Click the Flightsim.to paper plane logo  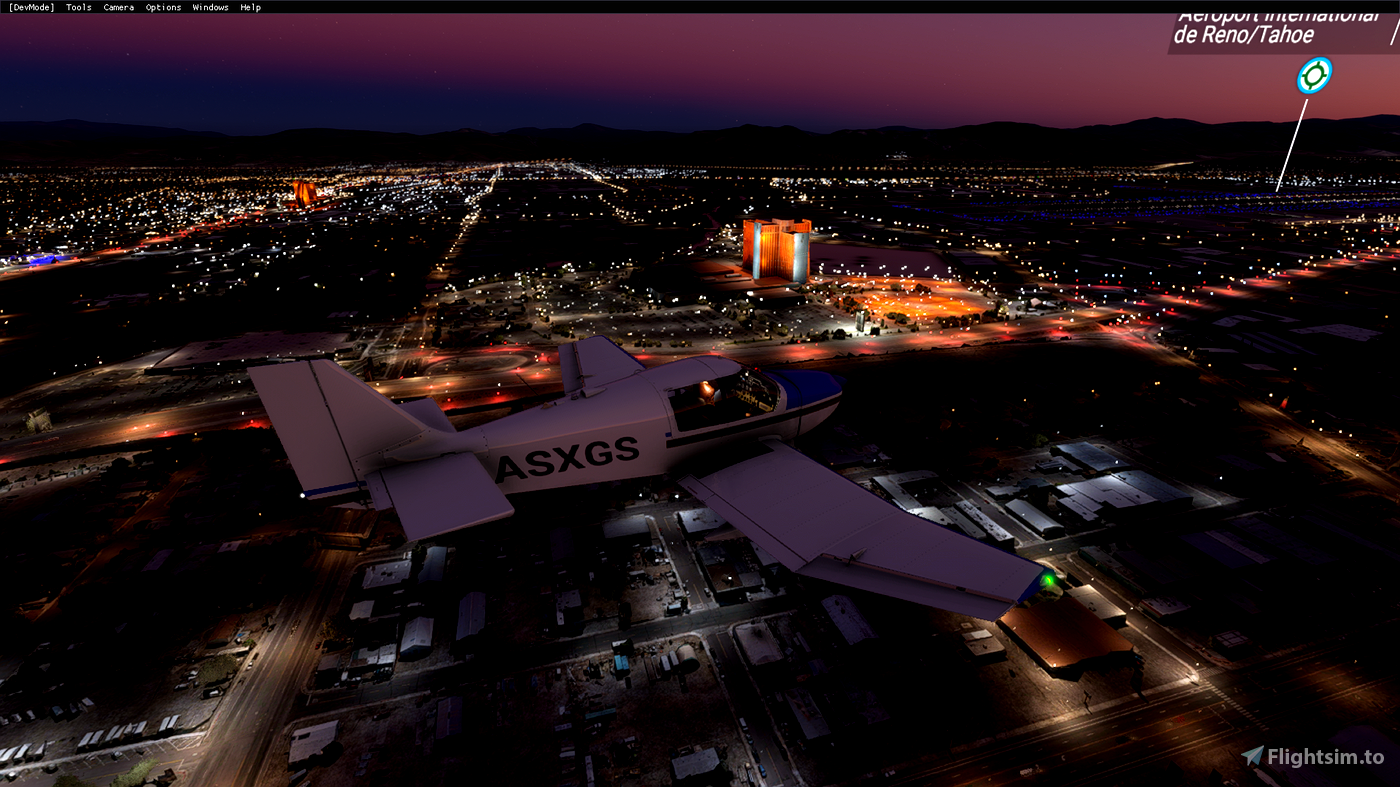point(1254,757)
